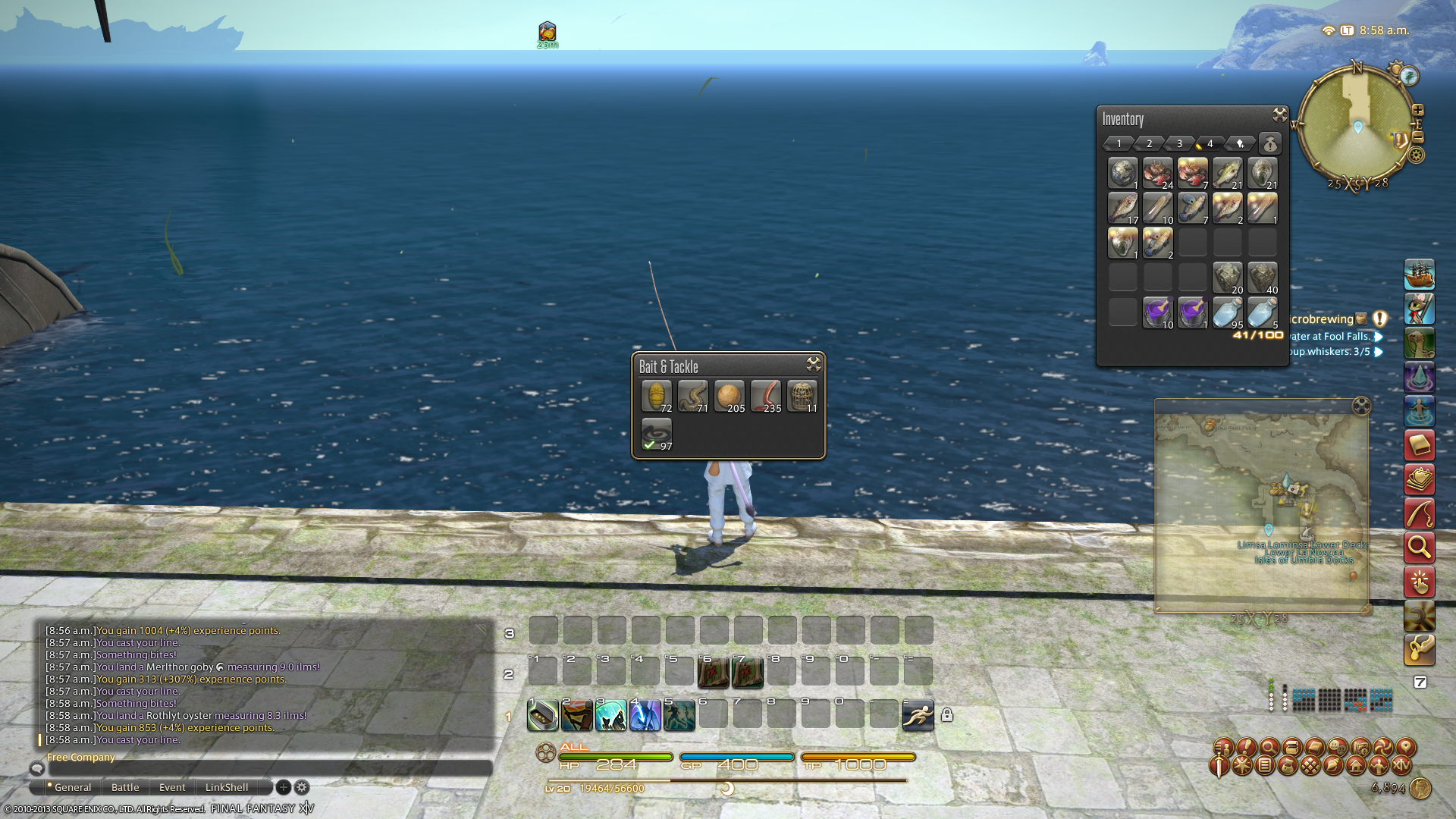Switch to inventory tab 2
This screenshot has height=819, width=1456.
click(x=1149, y=143)
